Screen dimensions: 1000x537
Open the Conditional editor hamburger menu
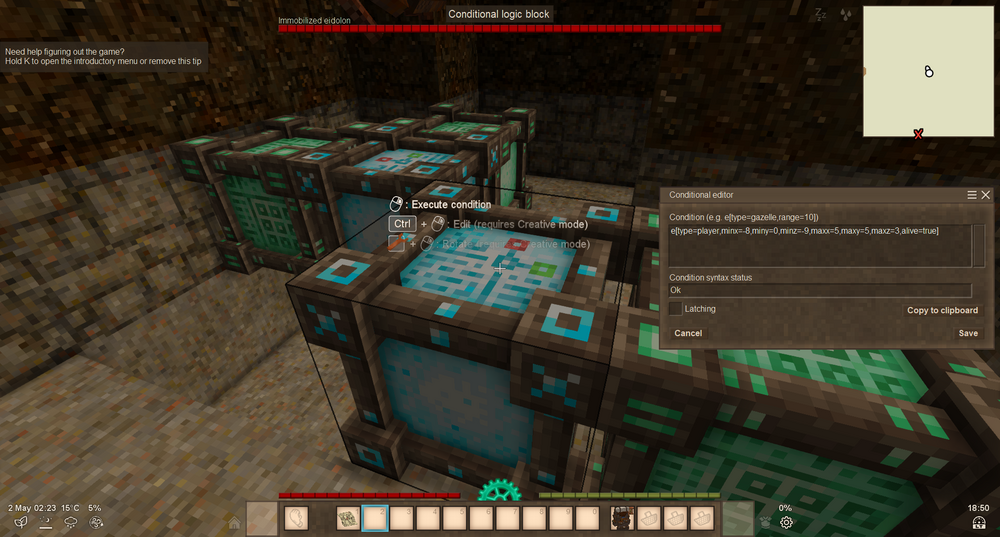[x=972, y=195]
